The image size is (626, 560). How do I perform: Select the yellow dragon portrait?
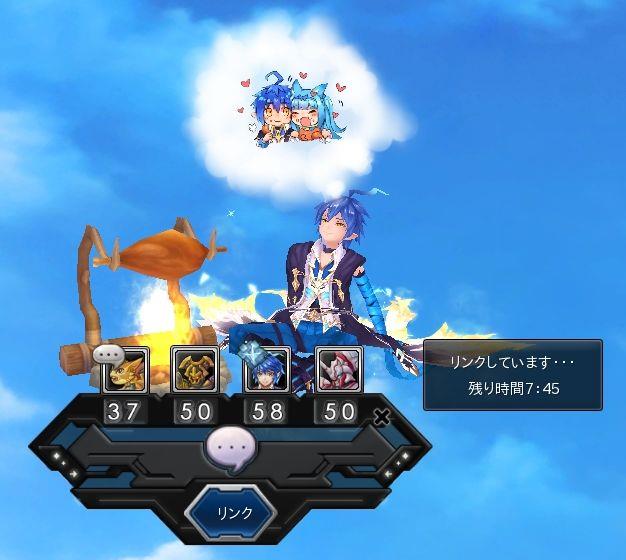tap(127, 370)
